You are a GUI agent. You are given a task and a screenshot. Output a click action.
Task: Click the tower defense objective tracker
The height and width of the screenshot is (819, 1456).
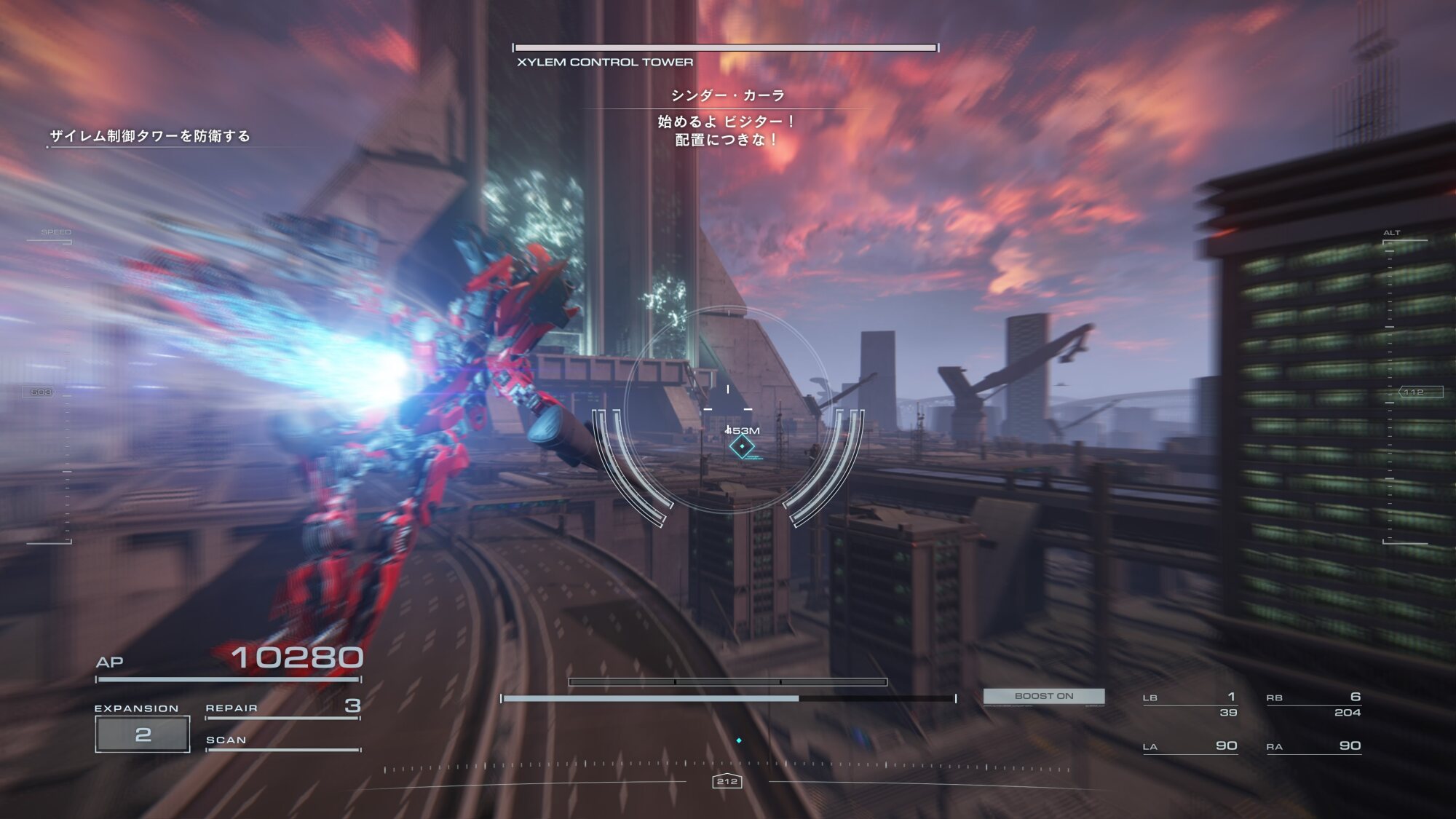click(x=150, y=136)
